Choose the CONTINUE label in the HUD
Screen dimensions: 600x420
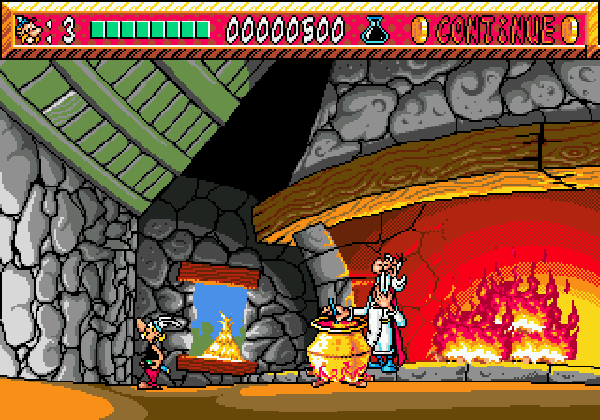[495, 30]
